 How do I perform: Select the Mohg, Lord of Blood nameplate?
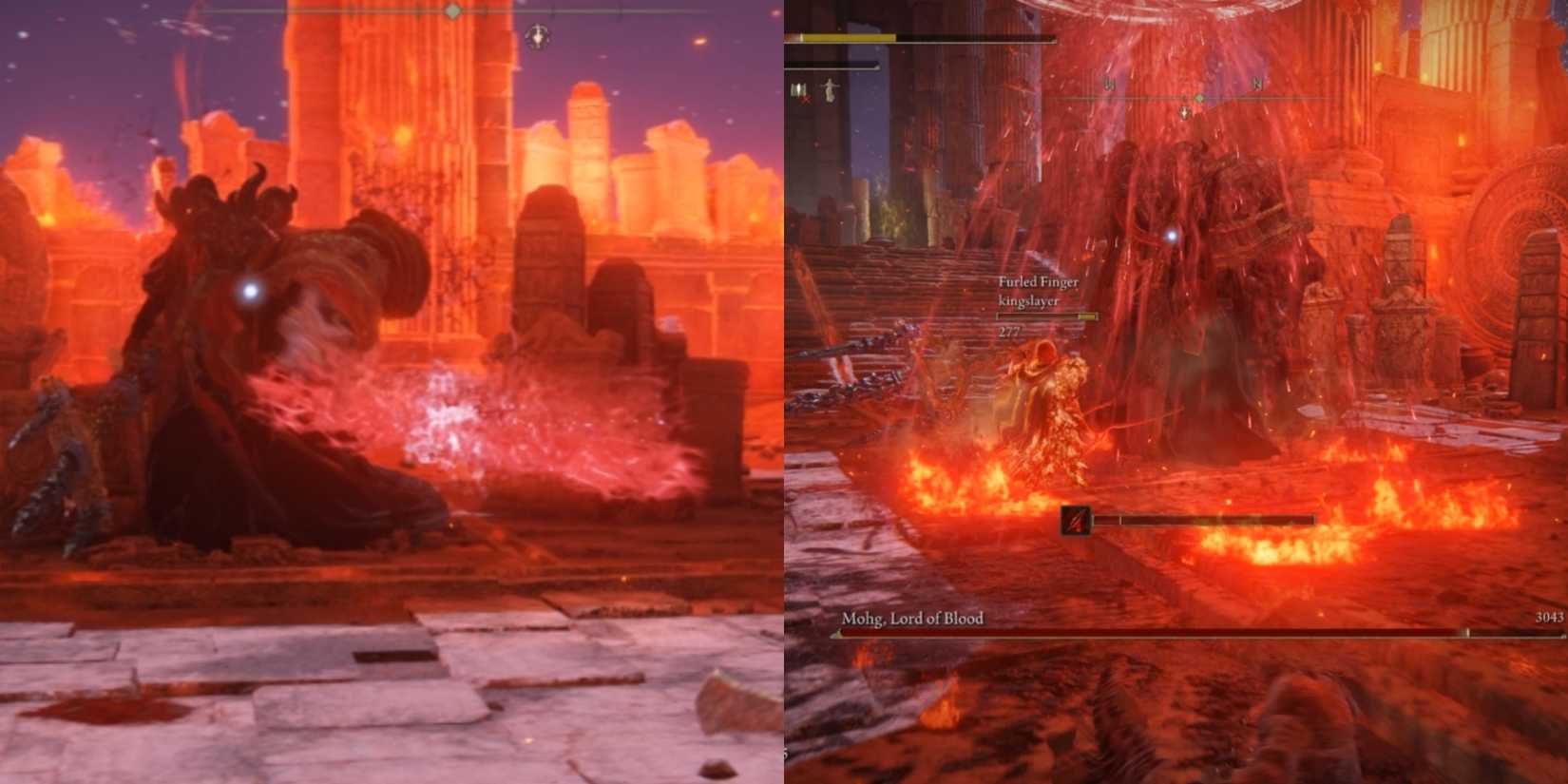point(914,616)
